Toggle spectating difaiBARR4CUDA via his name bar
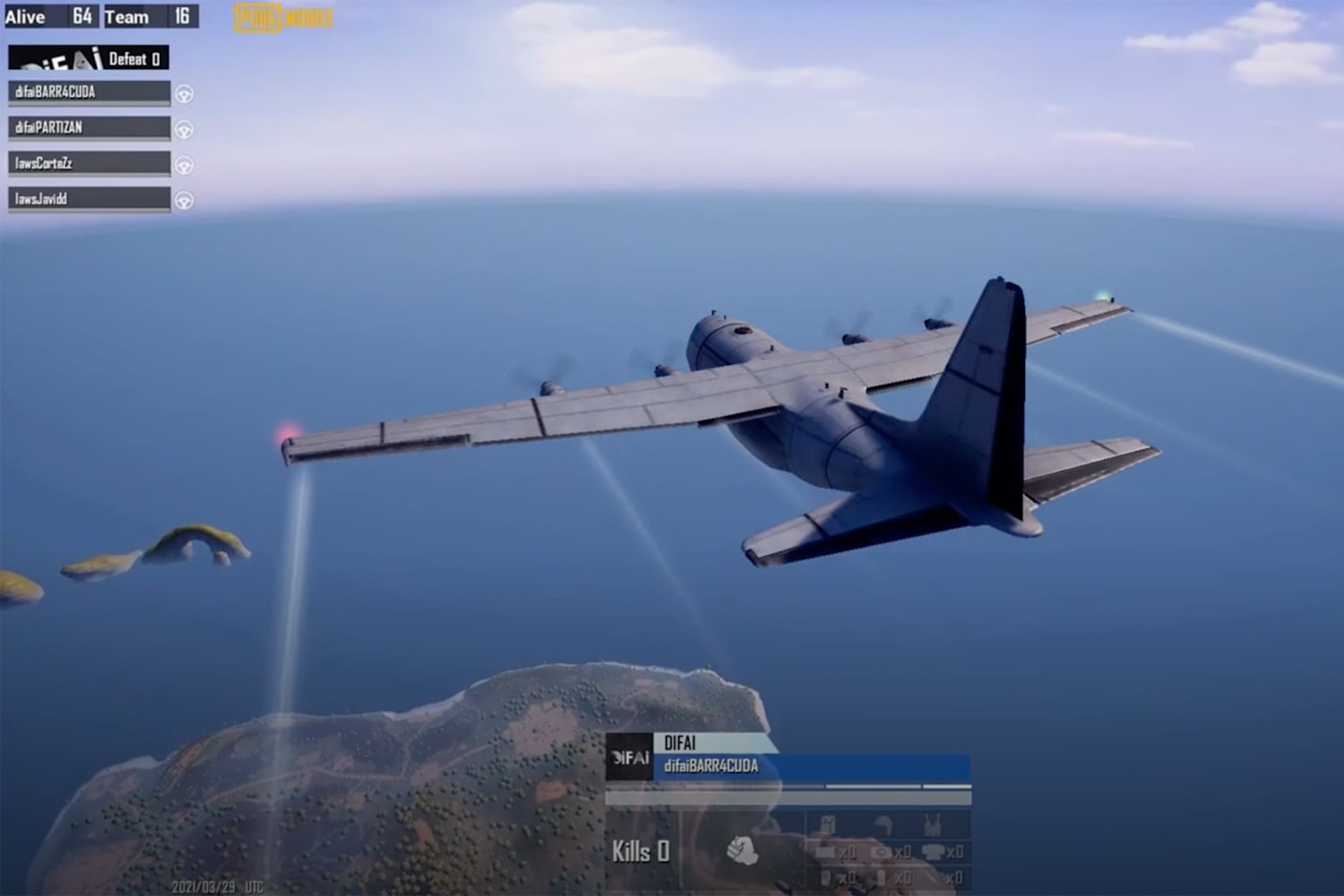Viewport: 1344px width, 896px height. click(x=85, y=91)
